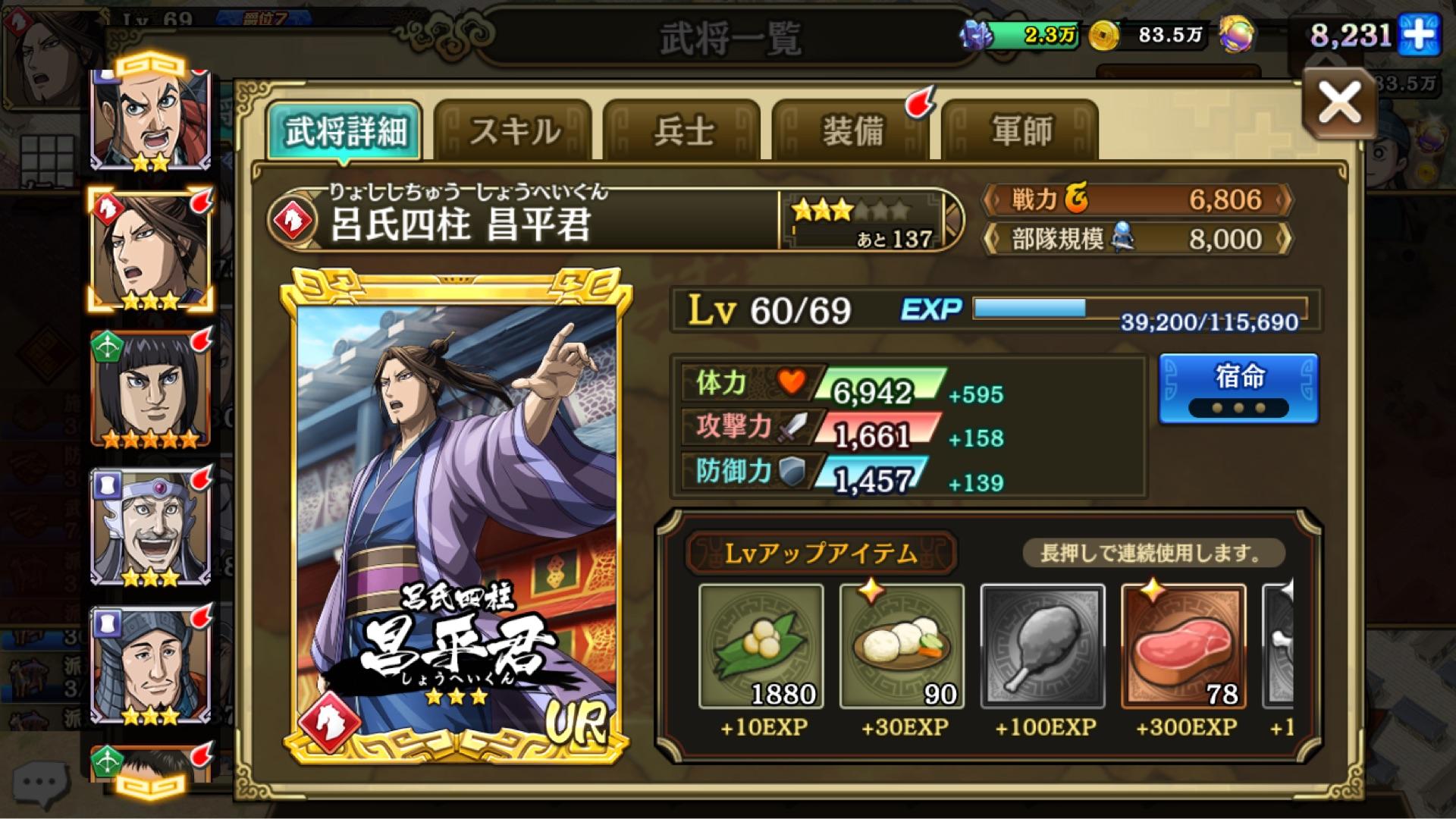The height and width of the screenshot is (819, 1456).
Task: Open the 軍師 tab
Action: click(x=1021, y=129)
